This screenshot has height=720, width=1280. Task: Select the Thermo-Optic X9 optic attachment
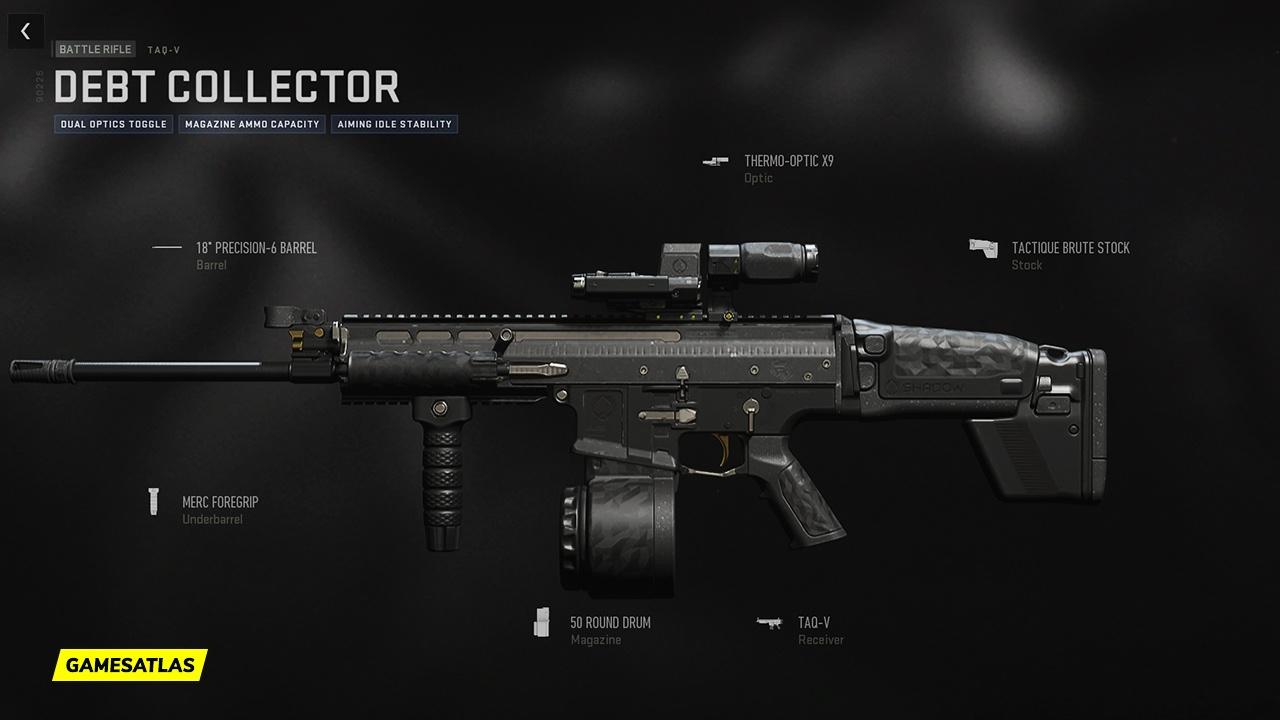pos(788,161)
